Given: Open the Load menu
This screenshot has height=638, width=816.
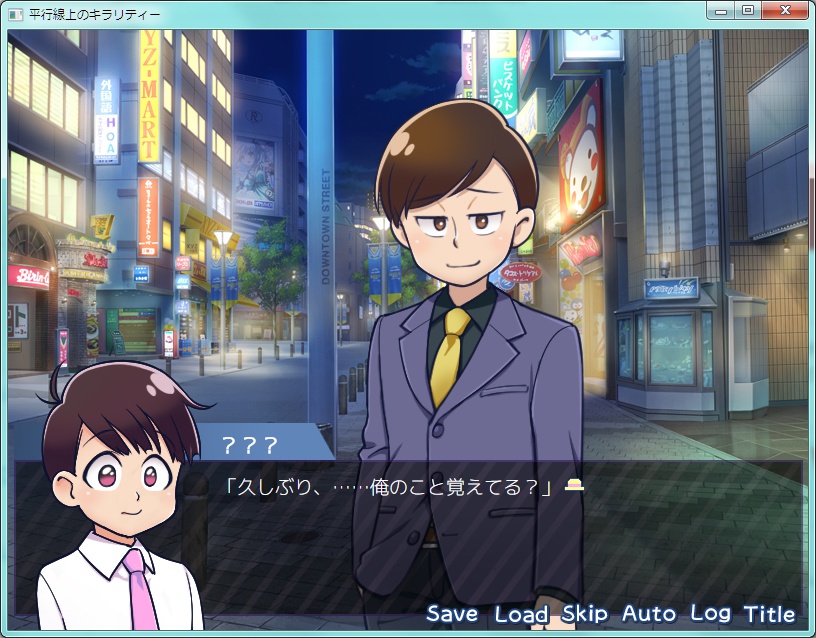Looking at the screenshot, I should (x=521, y=614).
